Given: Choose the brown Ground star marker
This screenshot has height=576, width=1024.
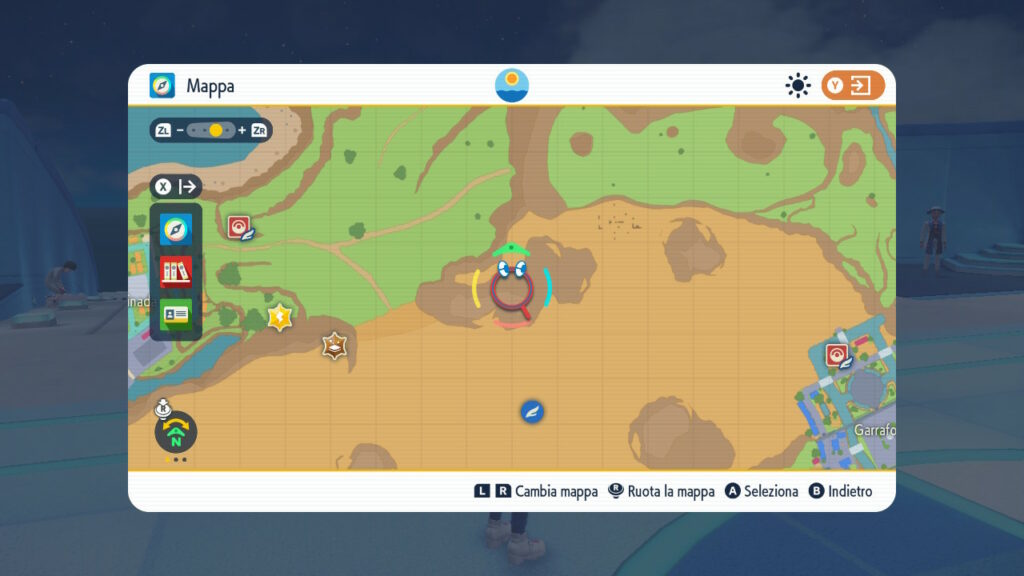Looking at the screenshot, I should pos(334,346).
